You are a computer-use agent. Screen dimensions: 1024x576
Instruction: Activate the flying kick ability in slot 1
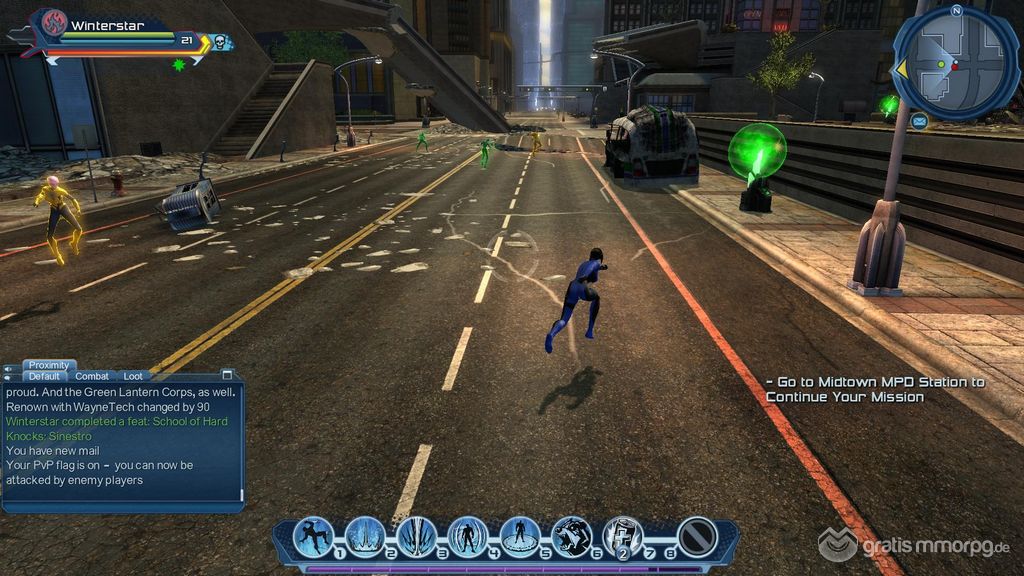pyautogui.click(x=312, y=537)
